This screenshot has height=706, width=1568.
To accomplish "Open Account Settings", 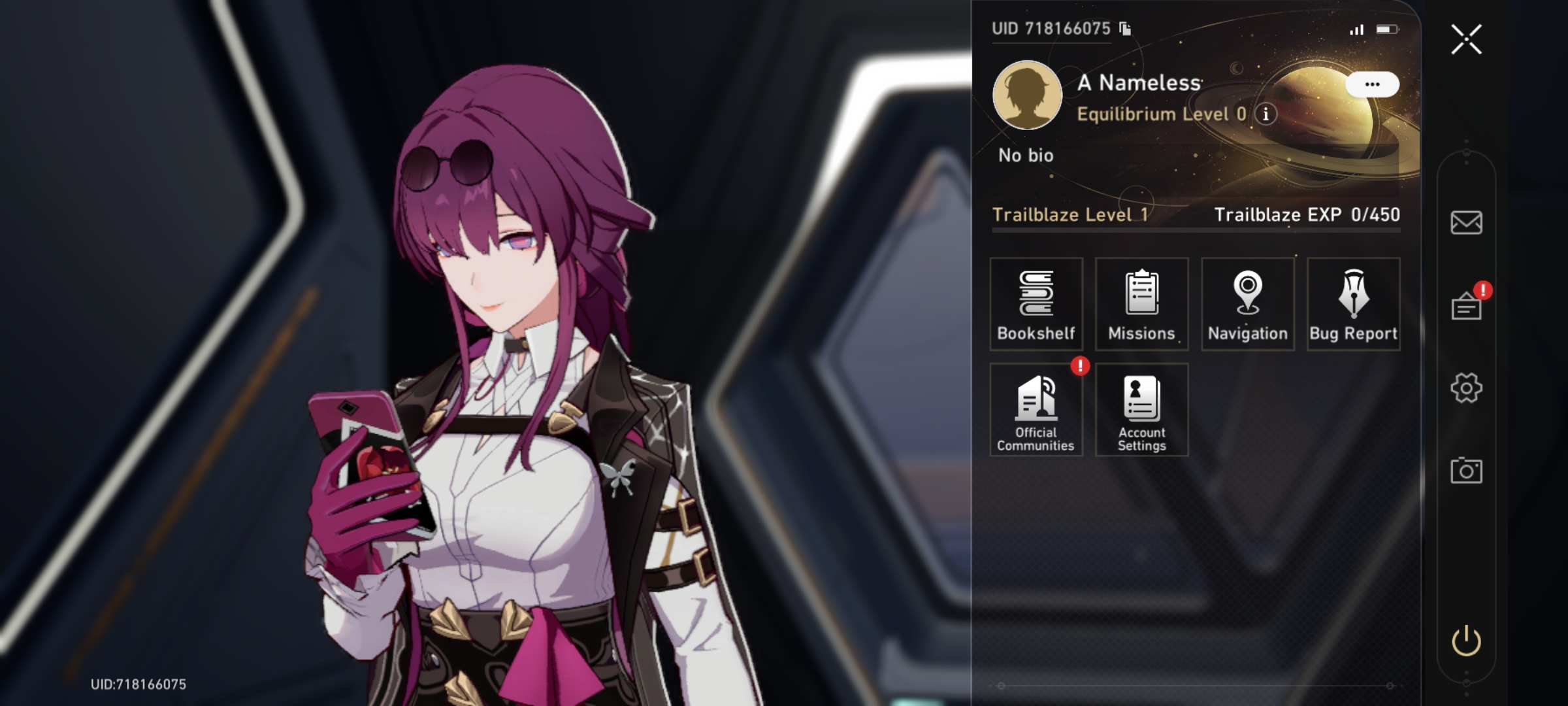I will click(1141, 409).
